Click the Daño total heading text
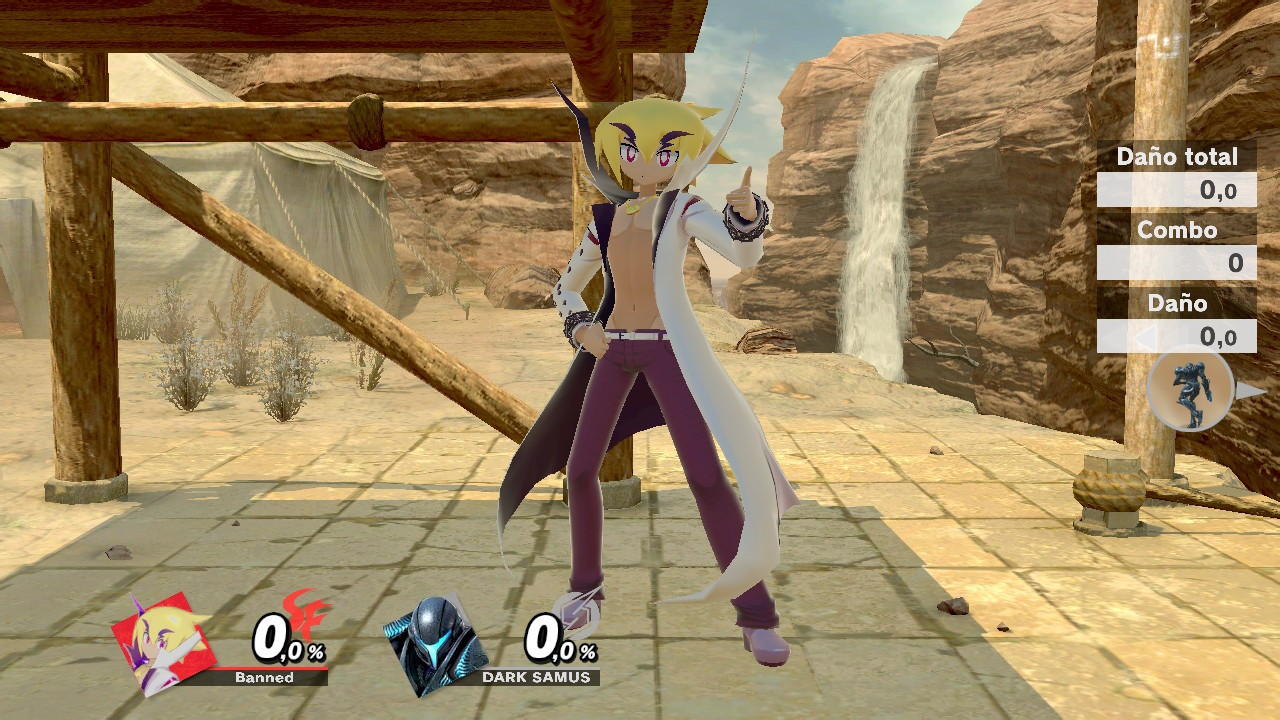 pos(1176,156)
